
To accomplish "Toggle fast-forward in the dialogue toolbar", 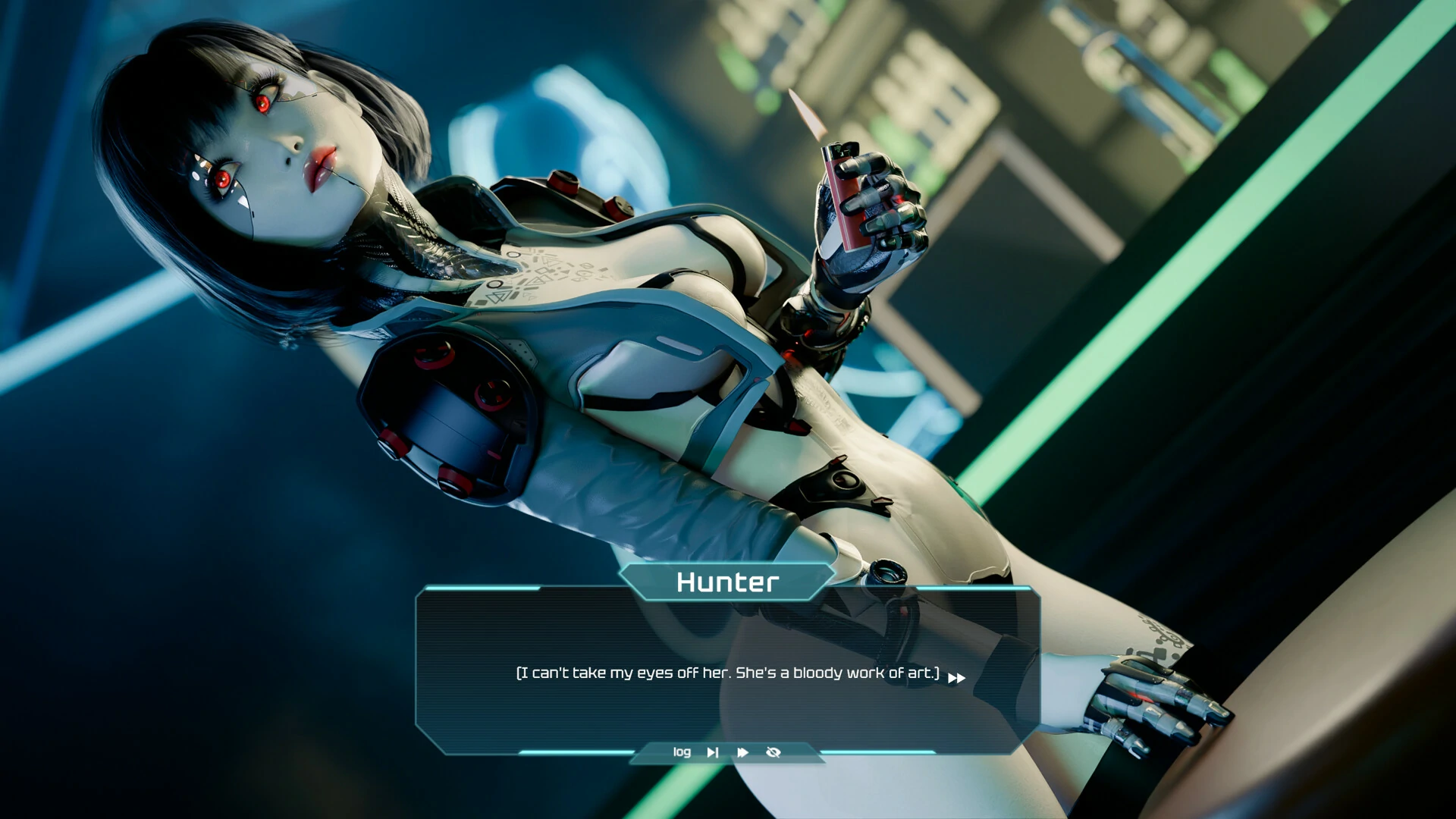I will [743, 752].
